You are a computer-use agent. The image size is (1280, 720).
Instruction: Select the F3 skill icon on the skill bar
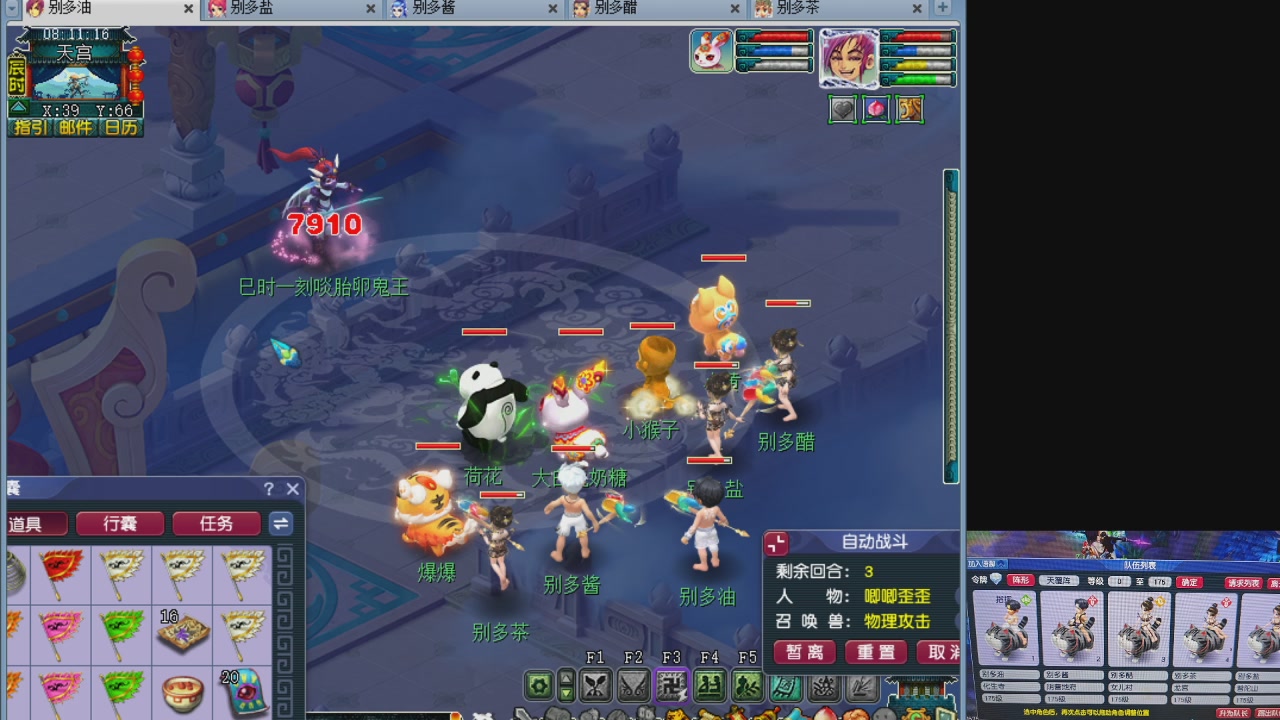tap(670, 686)
